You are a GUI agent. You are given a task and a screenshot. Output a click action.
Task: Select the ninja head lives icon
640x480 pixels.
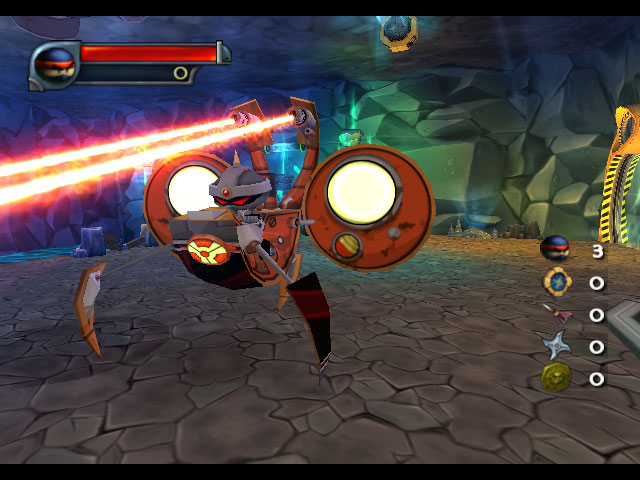point(554,248)
